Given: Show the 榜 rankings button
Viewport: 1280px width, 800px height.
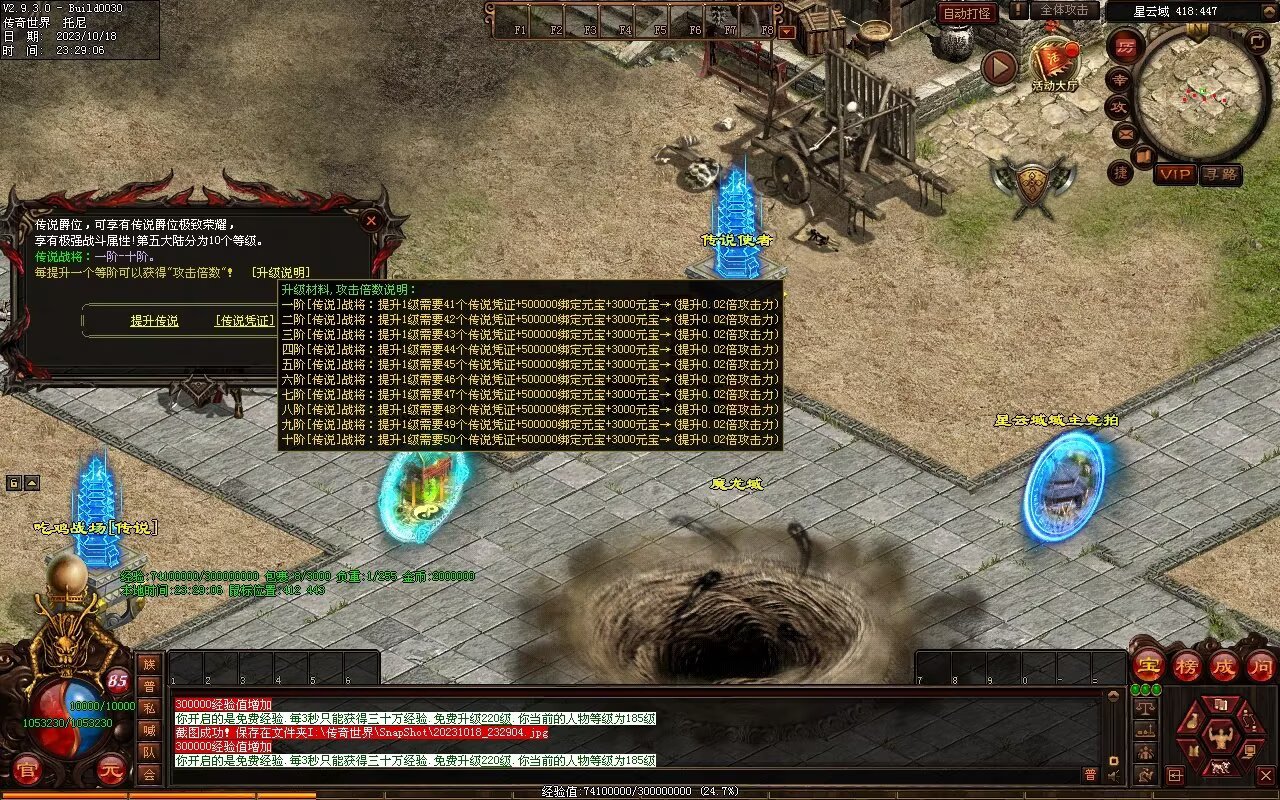Looking at the screenshot, I should [x=1186, y=665].
